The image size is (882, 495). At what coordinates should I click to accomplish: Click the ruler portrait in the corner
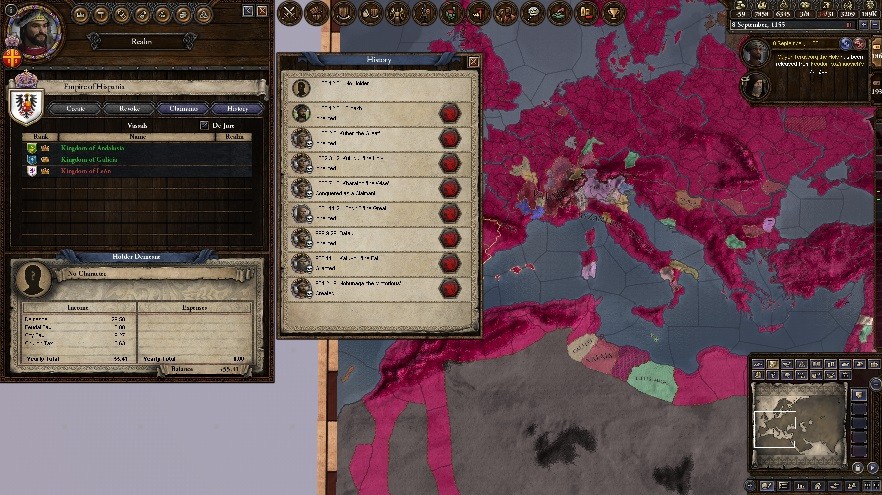[x=33, y=30]
